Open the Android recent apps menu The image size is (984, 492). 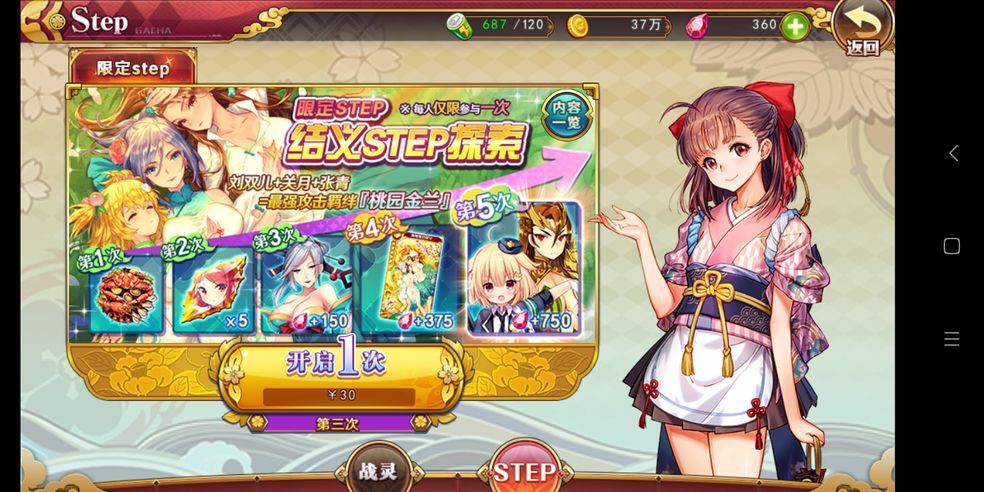click(x=952, y=339)
